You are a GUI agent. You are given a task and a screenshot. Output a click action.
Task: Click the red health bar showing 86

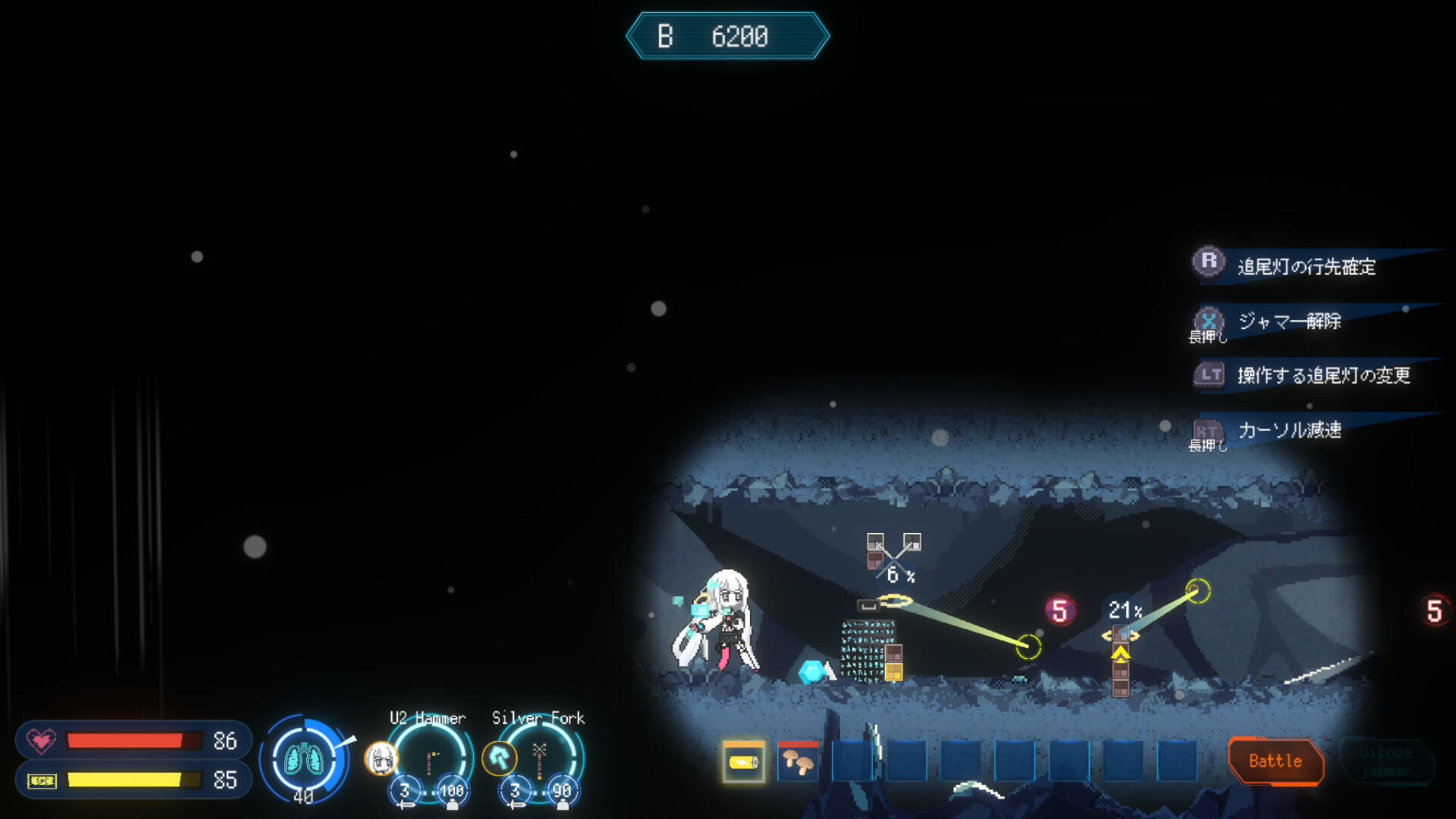(x=133, y=741)
